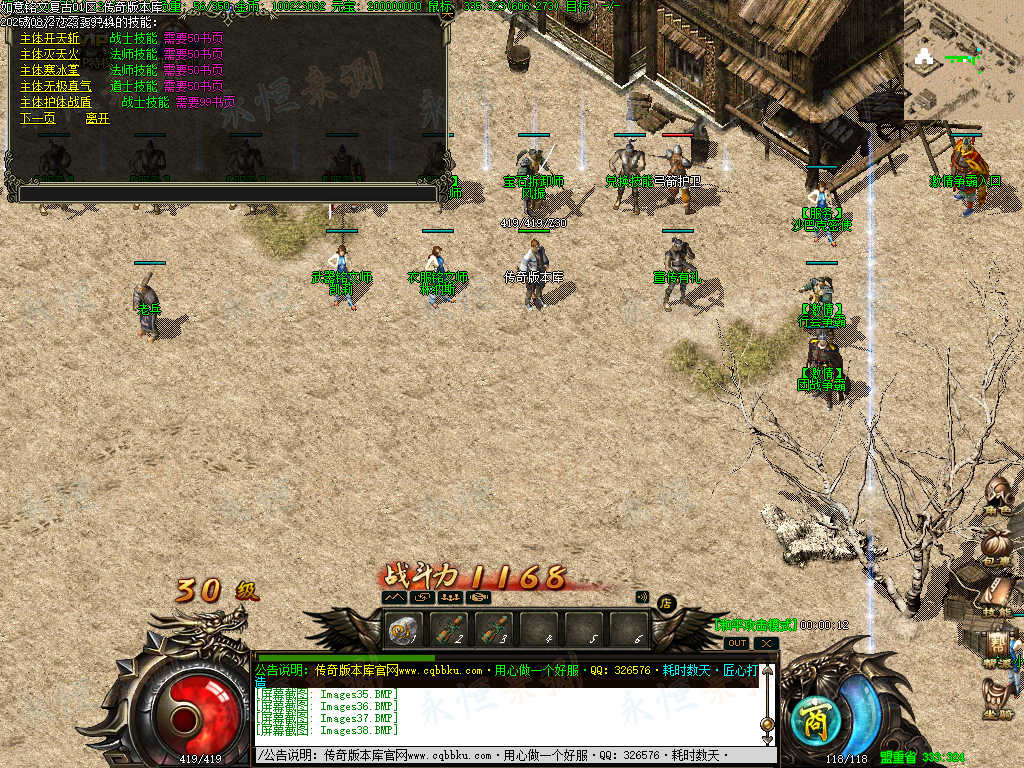Screen dimensions: 1024x768
Task: Toggle the sound speaker icon
Action: tap(643, 597)
